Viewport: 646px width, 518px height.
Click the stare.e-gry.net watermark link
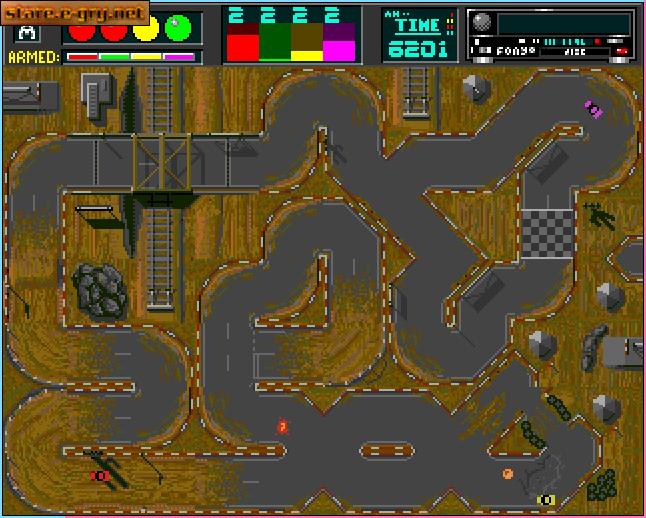76,15
